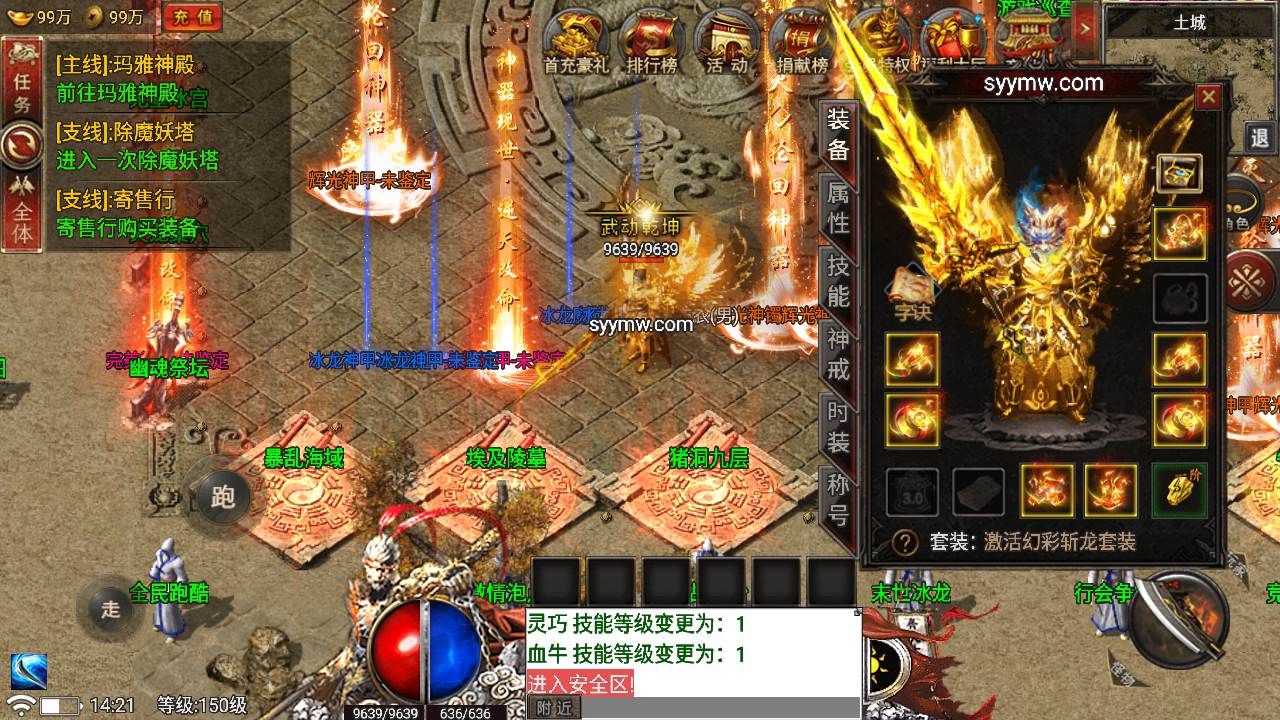Switch to the 属性 attributes tab
Screen dimensions: 1280x720
coord(838,207)
